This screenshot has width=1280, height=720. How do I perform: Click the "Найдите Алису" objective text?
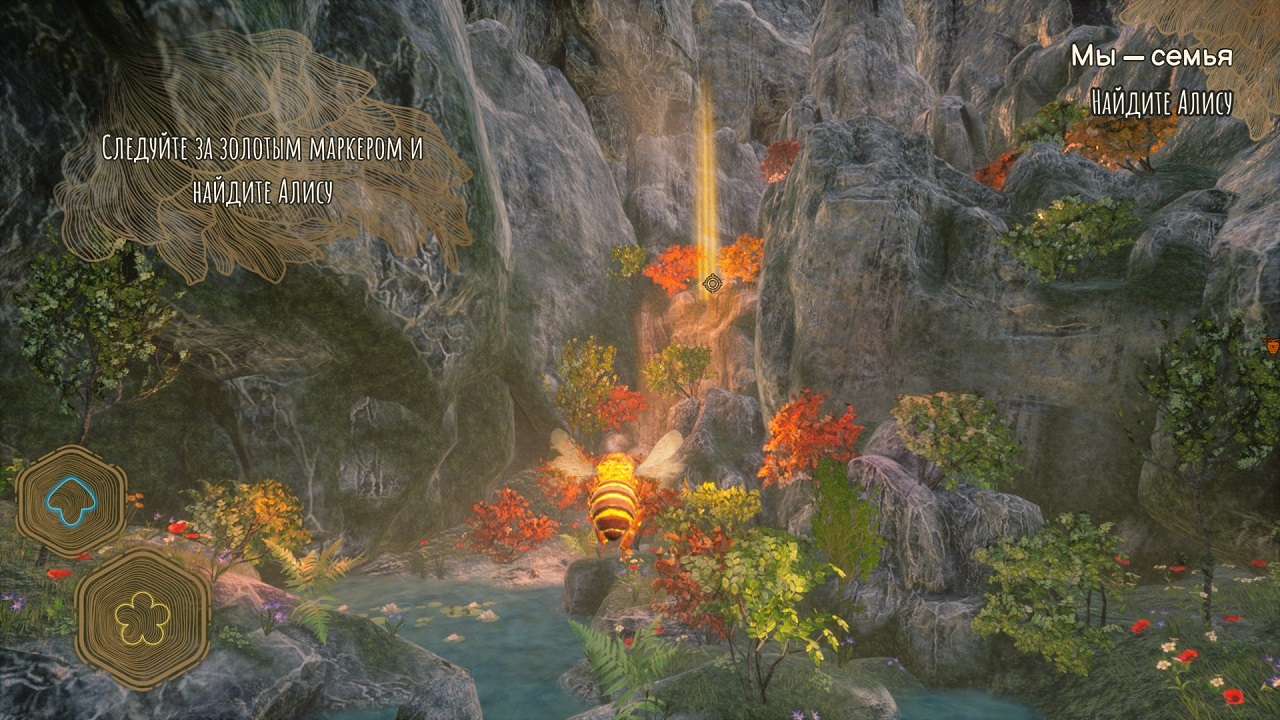click(1161, 102)
